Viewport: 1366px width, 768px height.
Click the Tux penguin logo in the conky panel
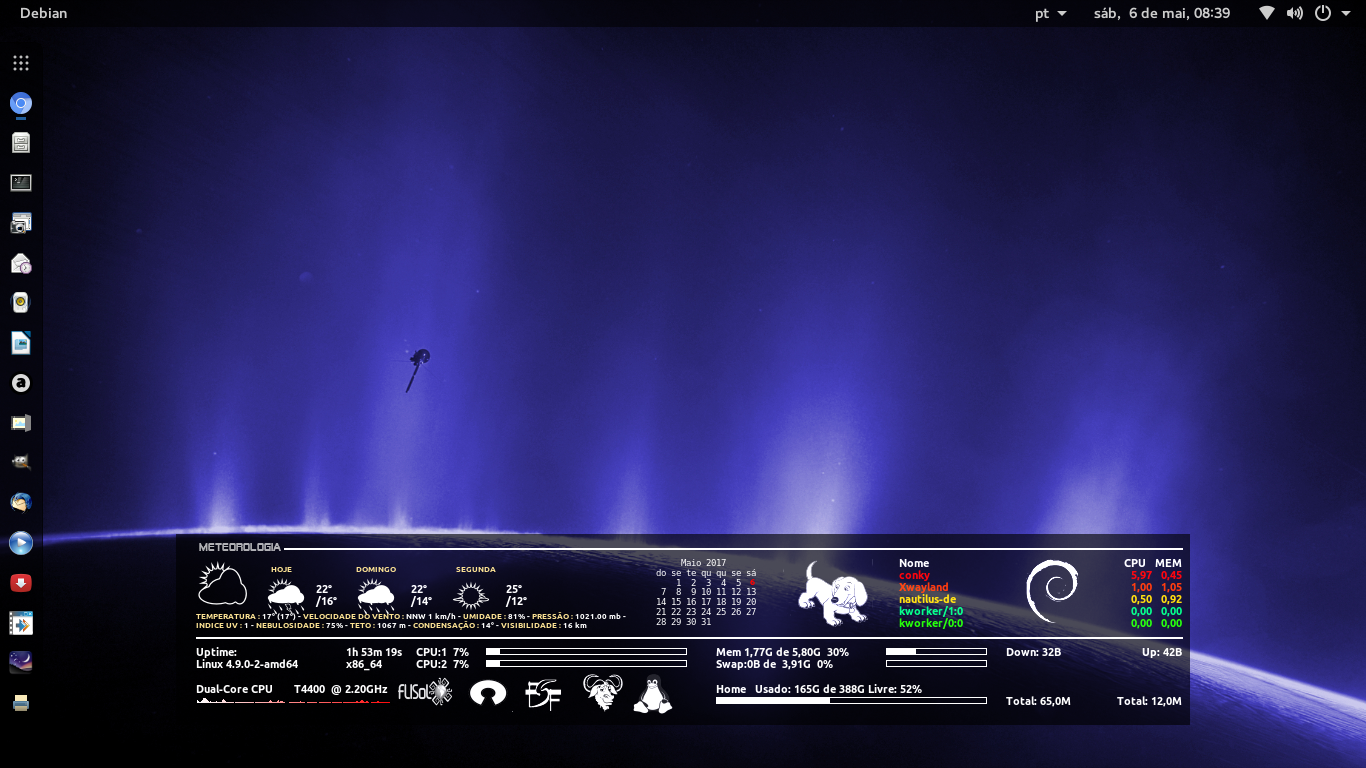(651, 692)
